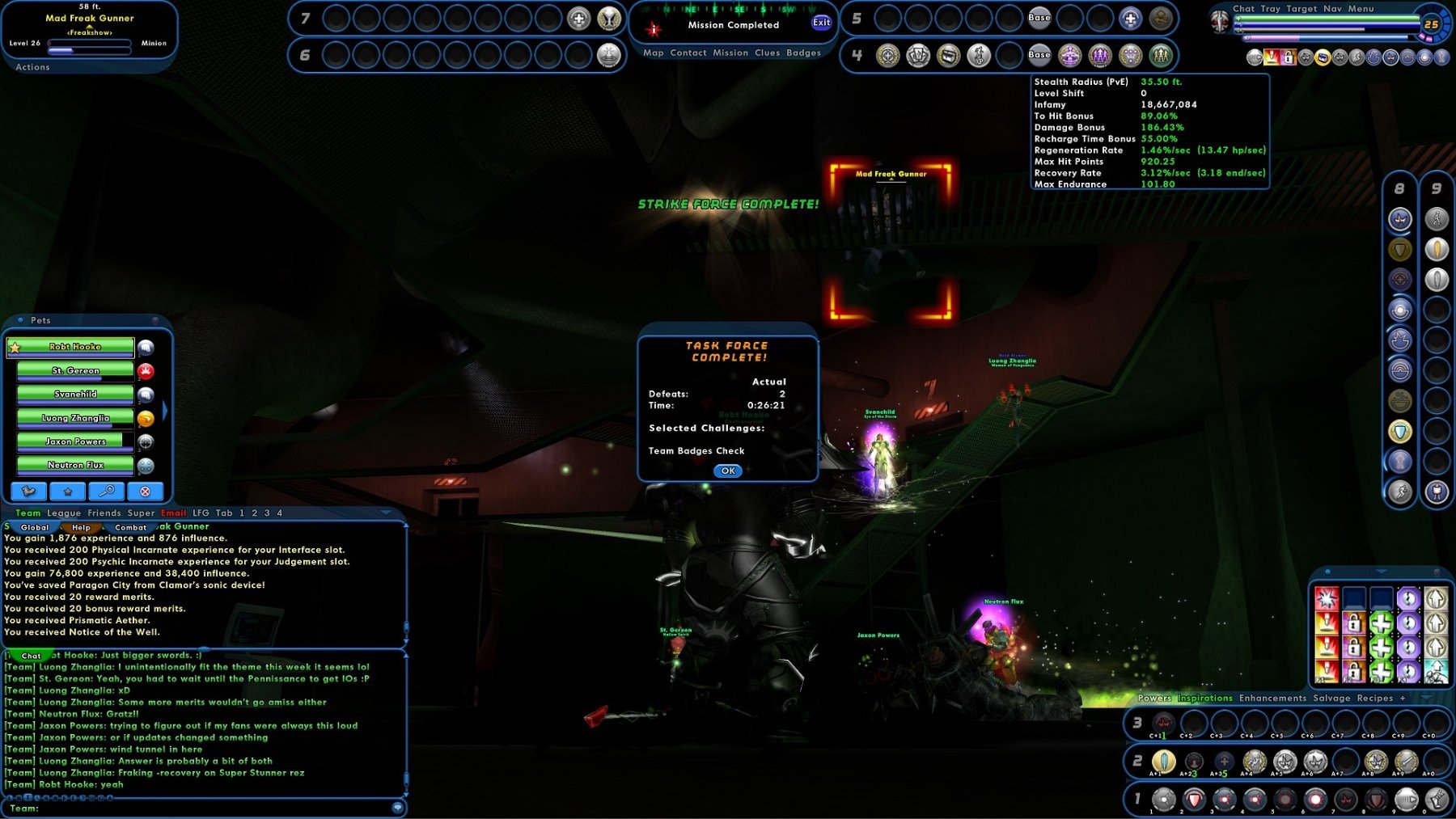Viewport: 1456px width, 819px height.
Task: Open the Contact tab
Action: (688, 53)
